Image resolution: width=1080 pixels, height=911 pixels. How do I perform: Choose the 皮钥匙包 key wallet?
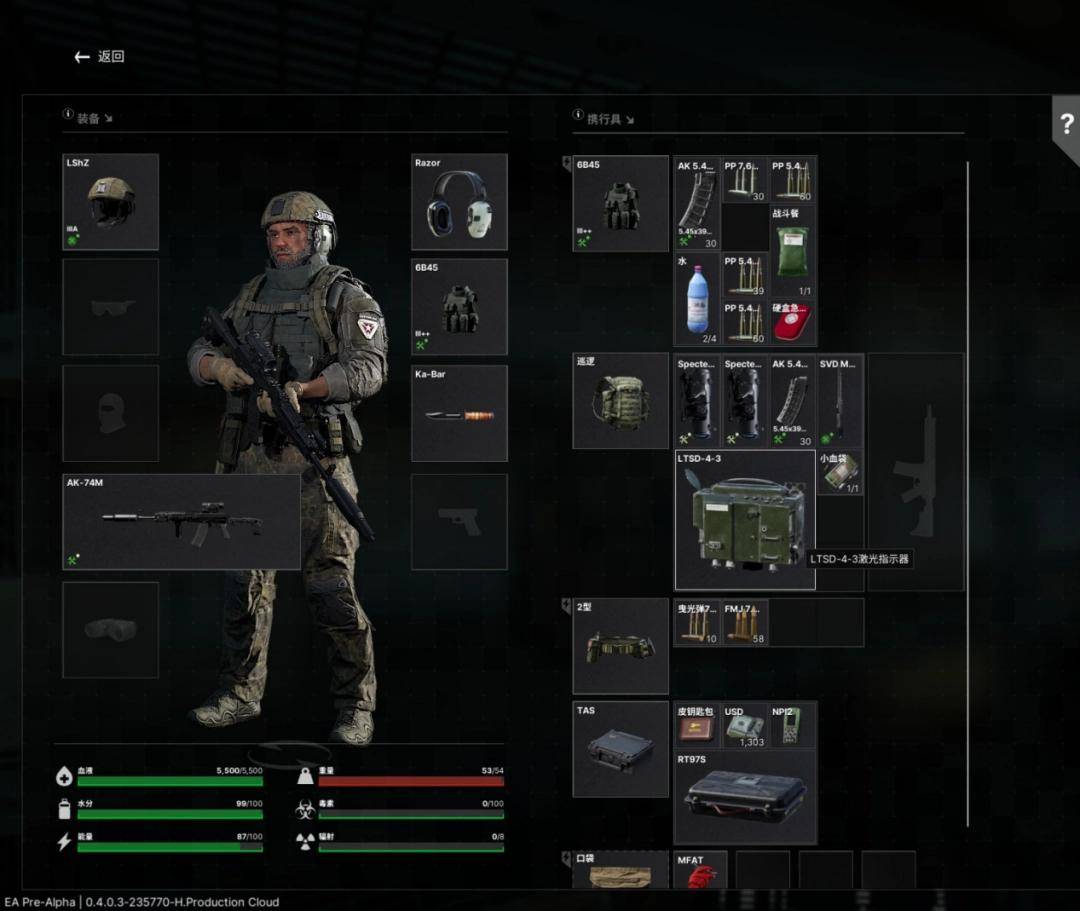click(697, 726)
